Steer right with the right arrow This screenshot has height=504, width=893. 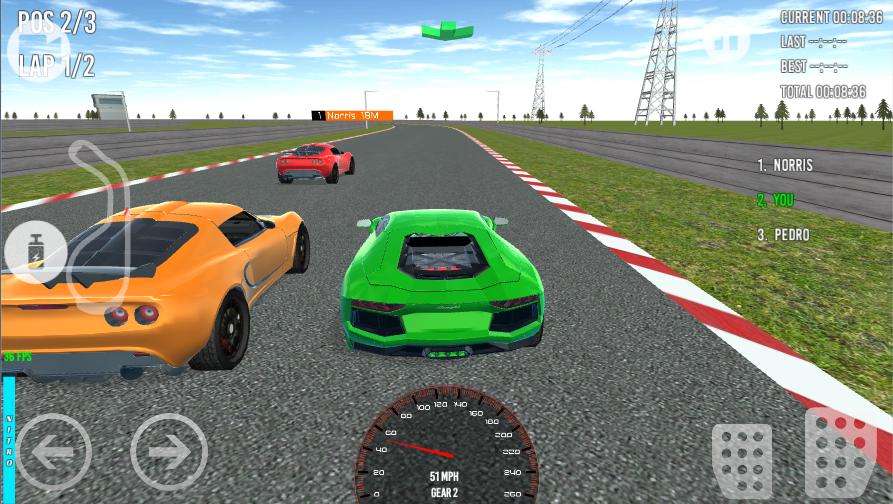[169, 451]
